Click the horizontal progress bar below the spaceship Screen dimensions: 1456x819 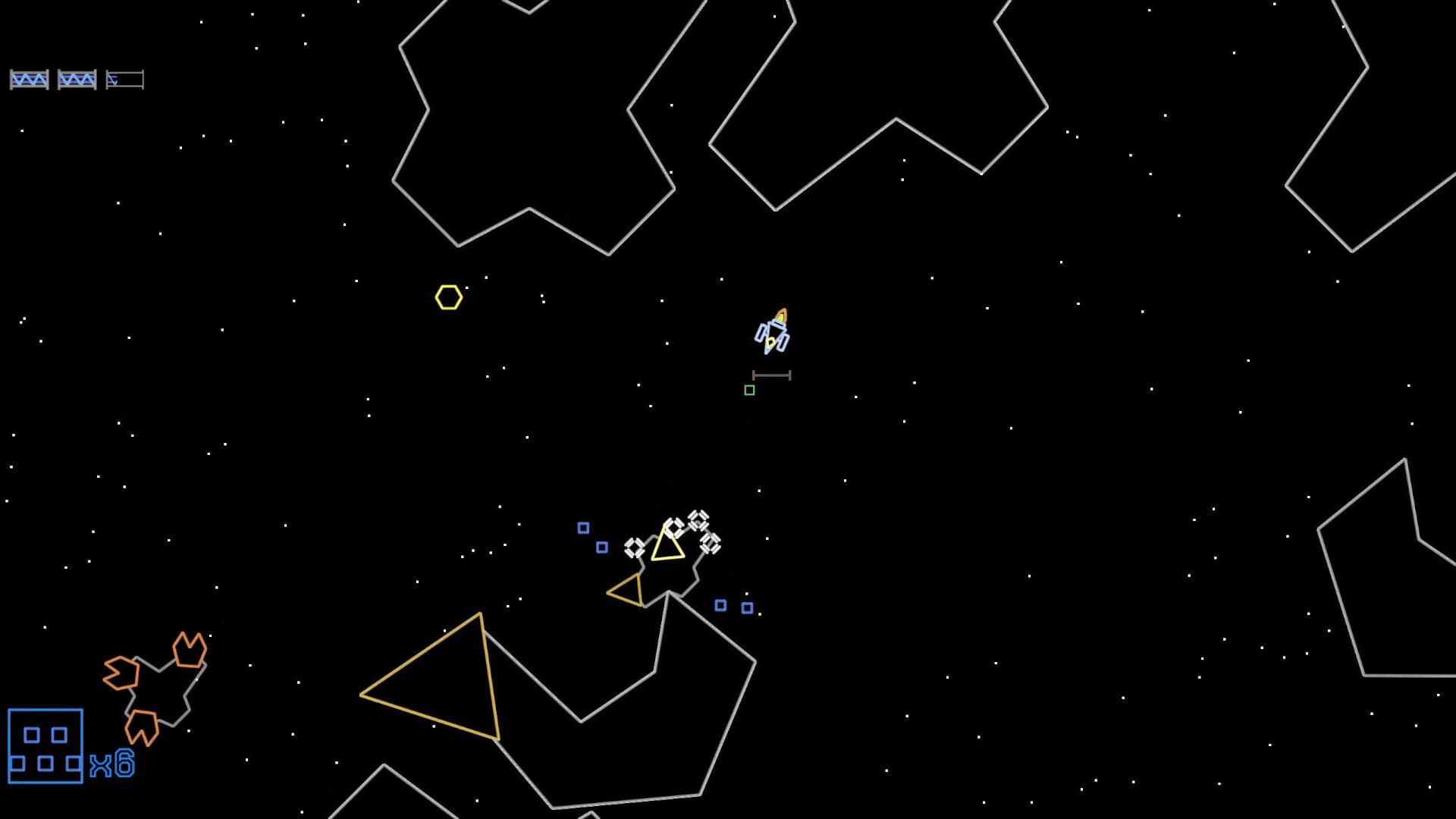pyautogui.click(x=772, y=374)
